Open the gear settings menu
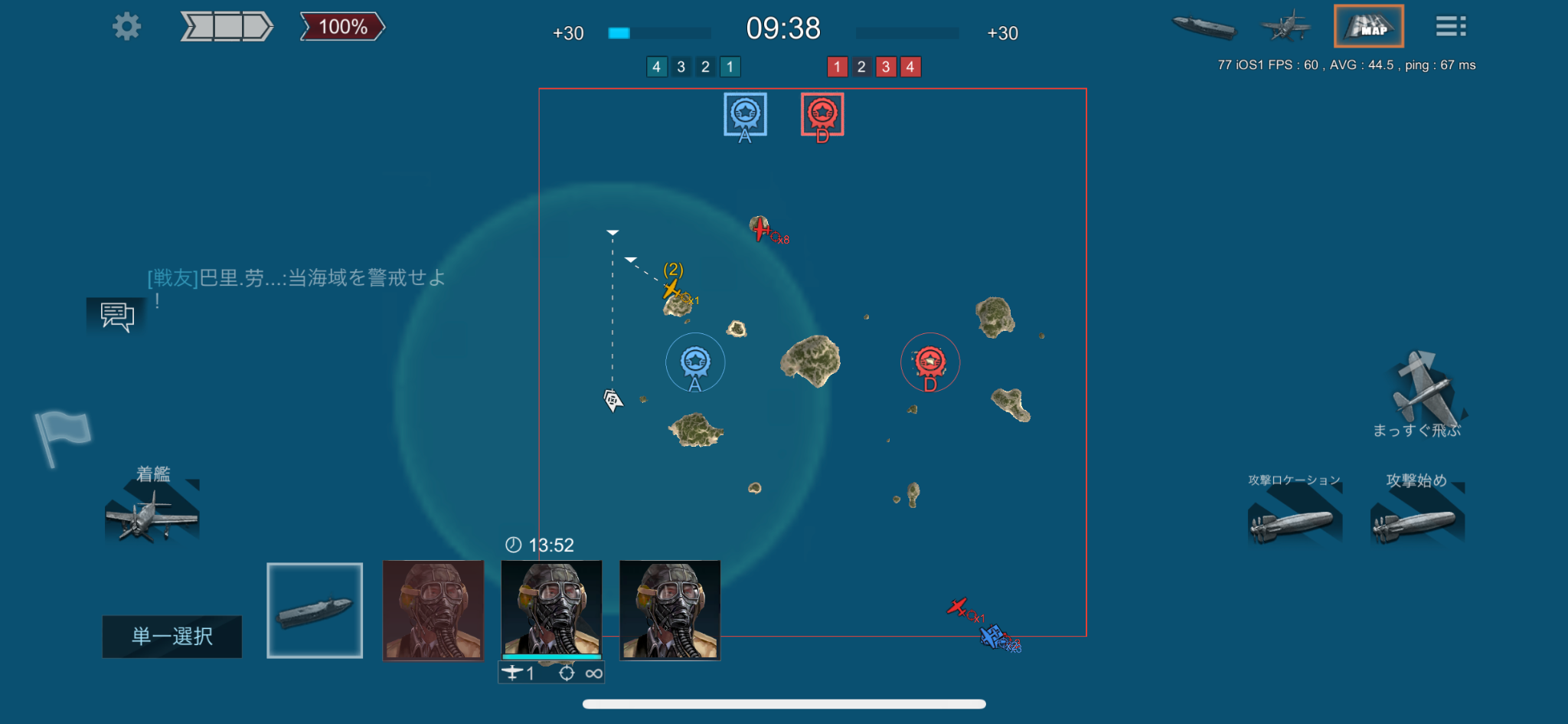 [126, 27]
